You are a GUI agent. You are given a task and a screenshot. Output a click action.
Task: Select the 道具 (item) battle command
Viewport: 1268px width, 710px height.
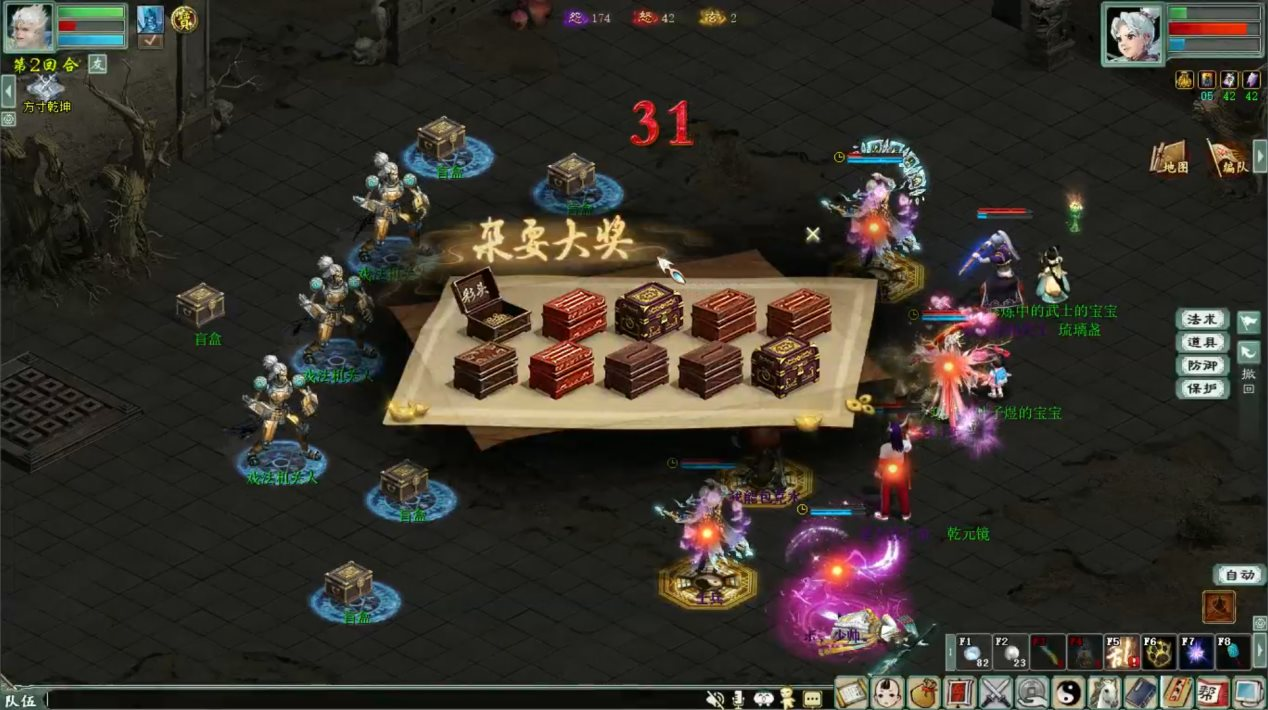pyautogui.click(x=1201, y=343)
